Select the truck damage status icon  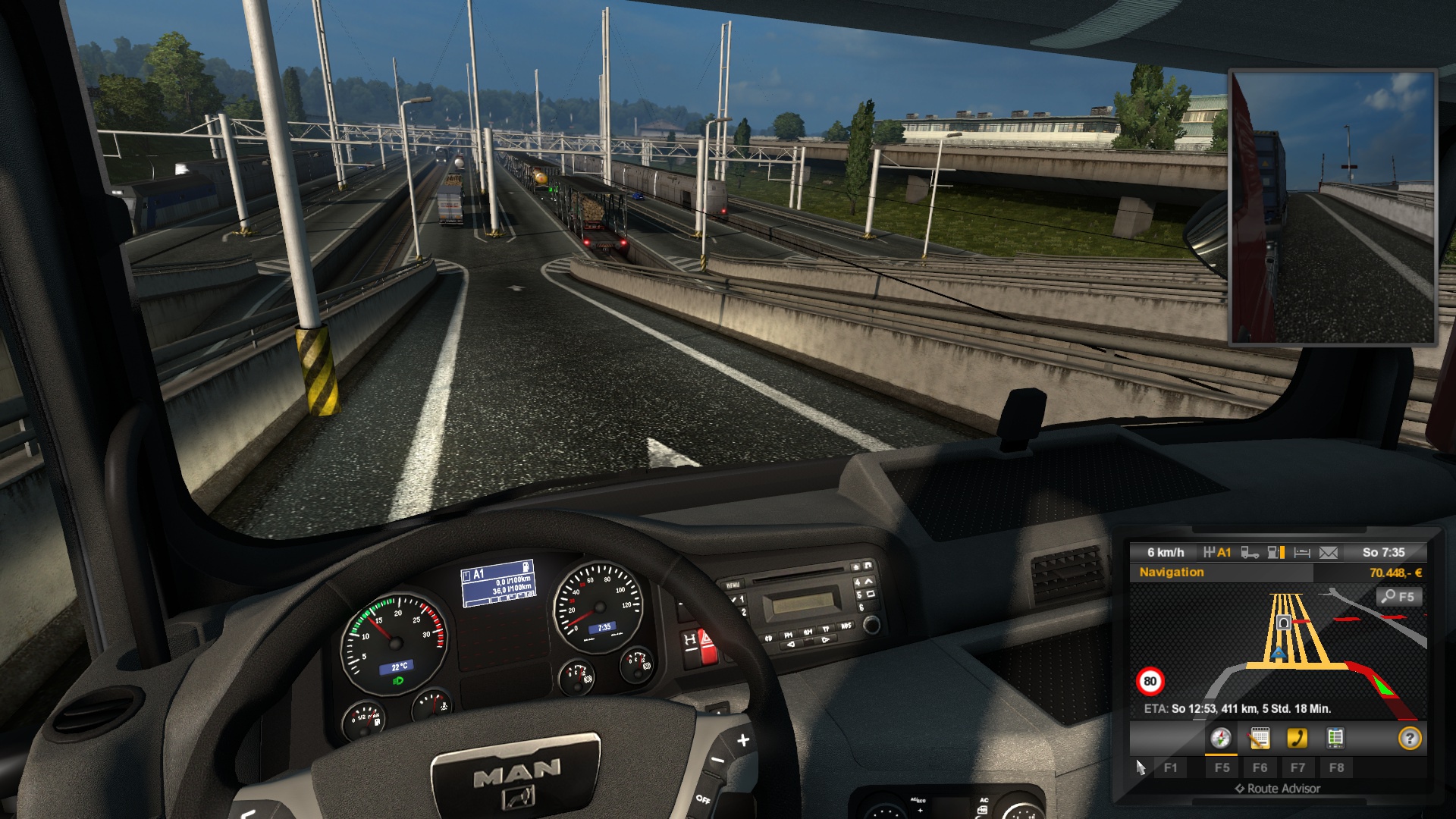1250,553
